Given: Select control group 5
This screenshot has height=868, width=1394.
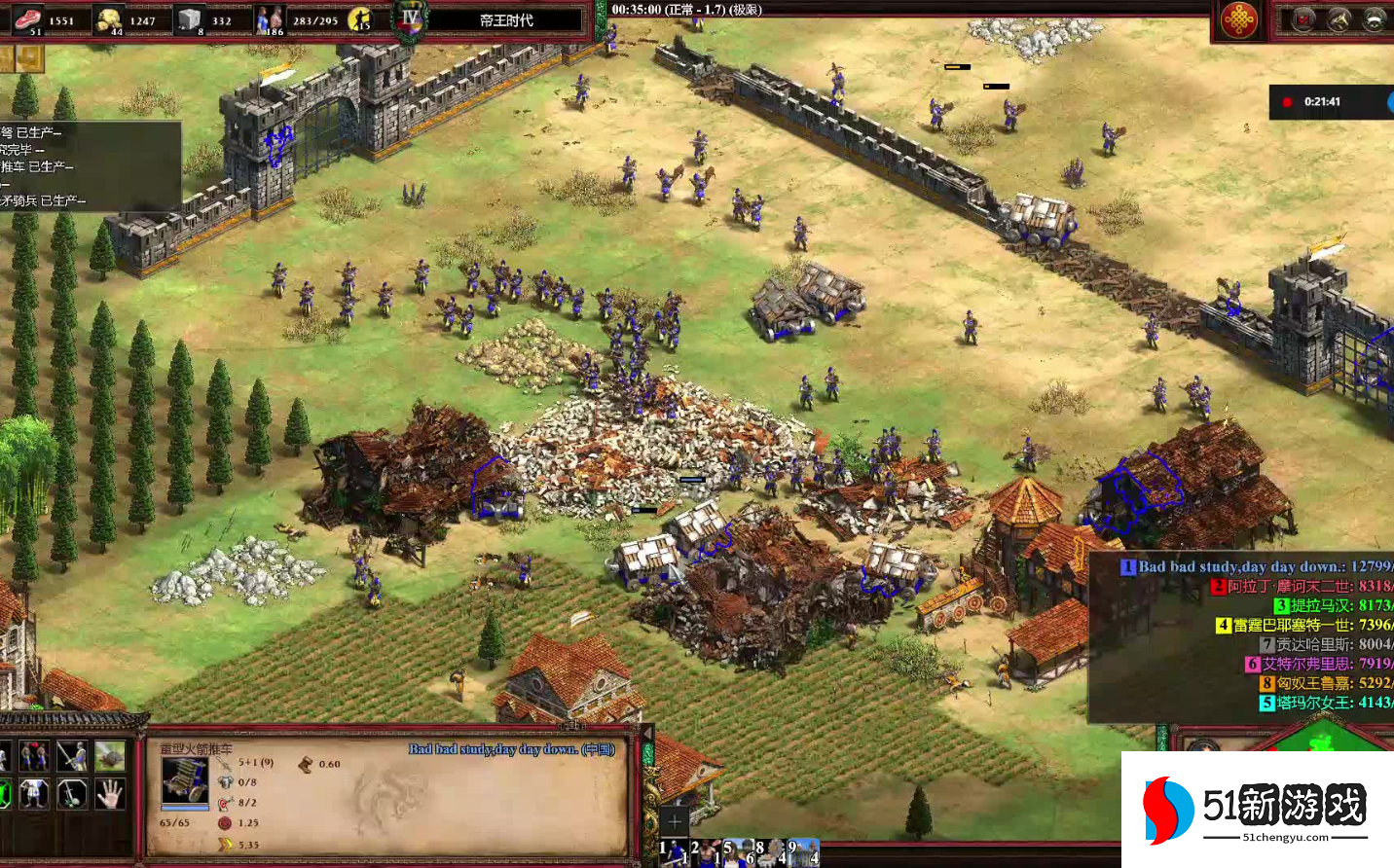Looking at the screenshot, I should pos(737,852).
